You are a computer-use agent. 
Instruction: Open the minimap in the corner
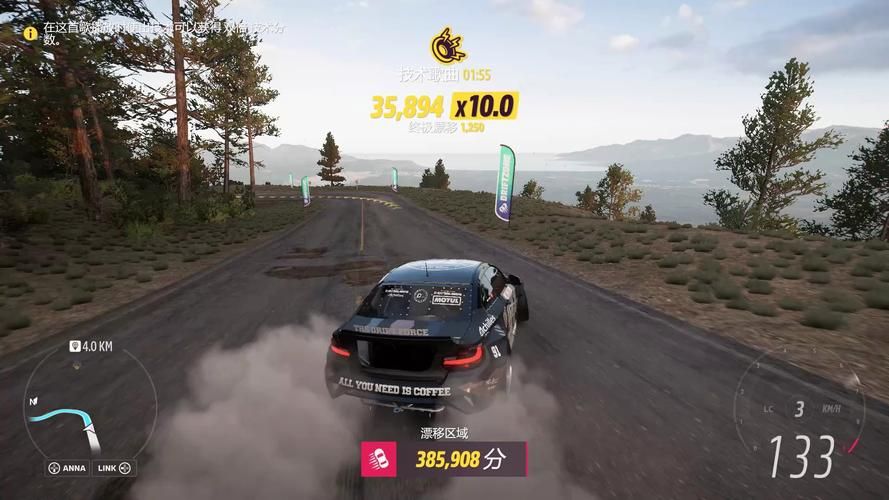(78, 412)
